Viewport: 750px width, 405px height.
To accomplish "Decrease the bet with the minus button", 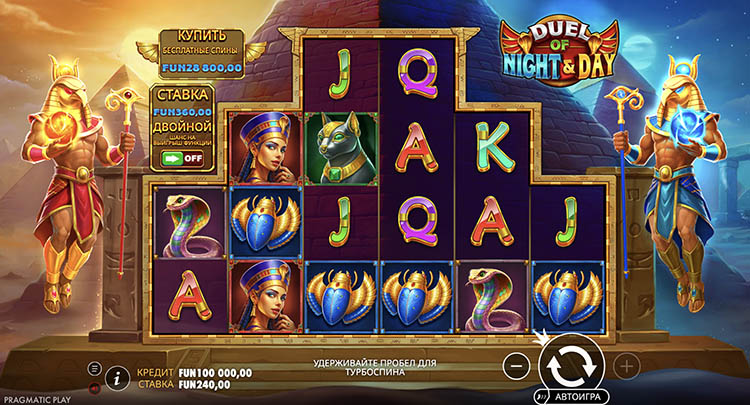I will click(x=516, y=366).
